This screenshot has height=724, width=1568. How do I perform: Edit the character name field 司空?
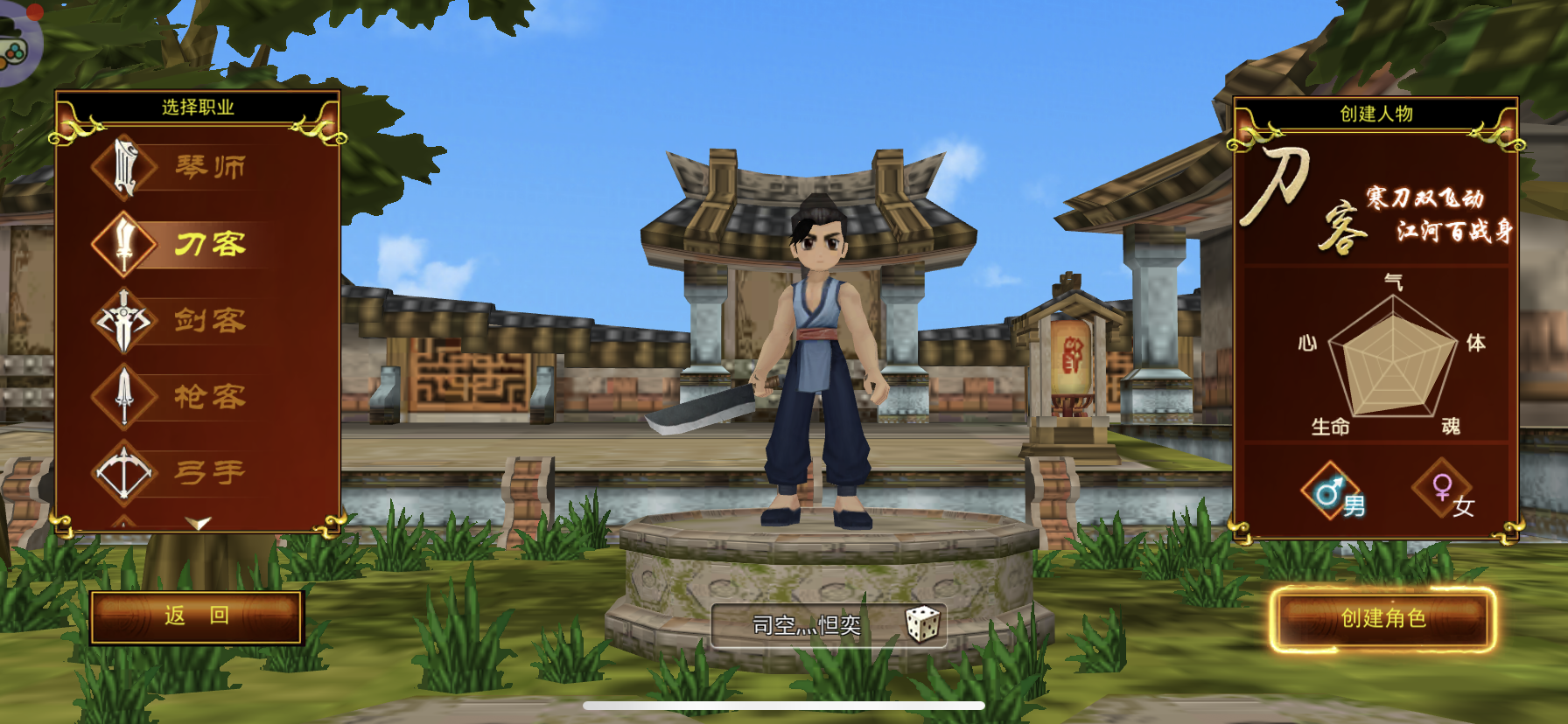click(x=806, y=625)
